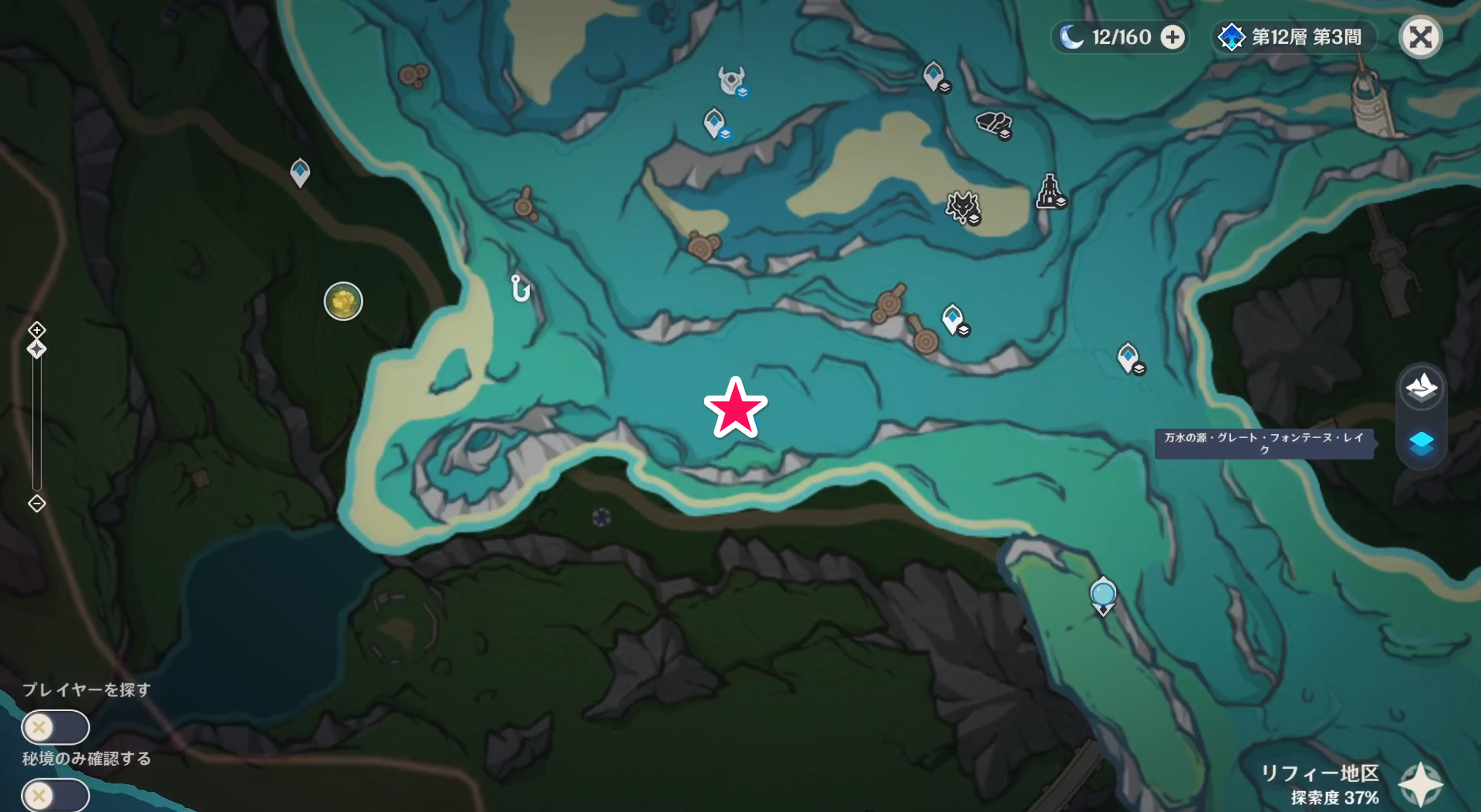Enable the プレイヤーを探す toggle

[55, 726]
